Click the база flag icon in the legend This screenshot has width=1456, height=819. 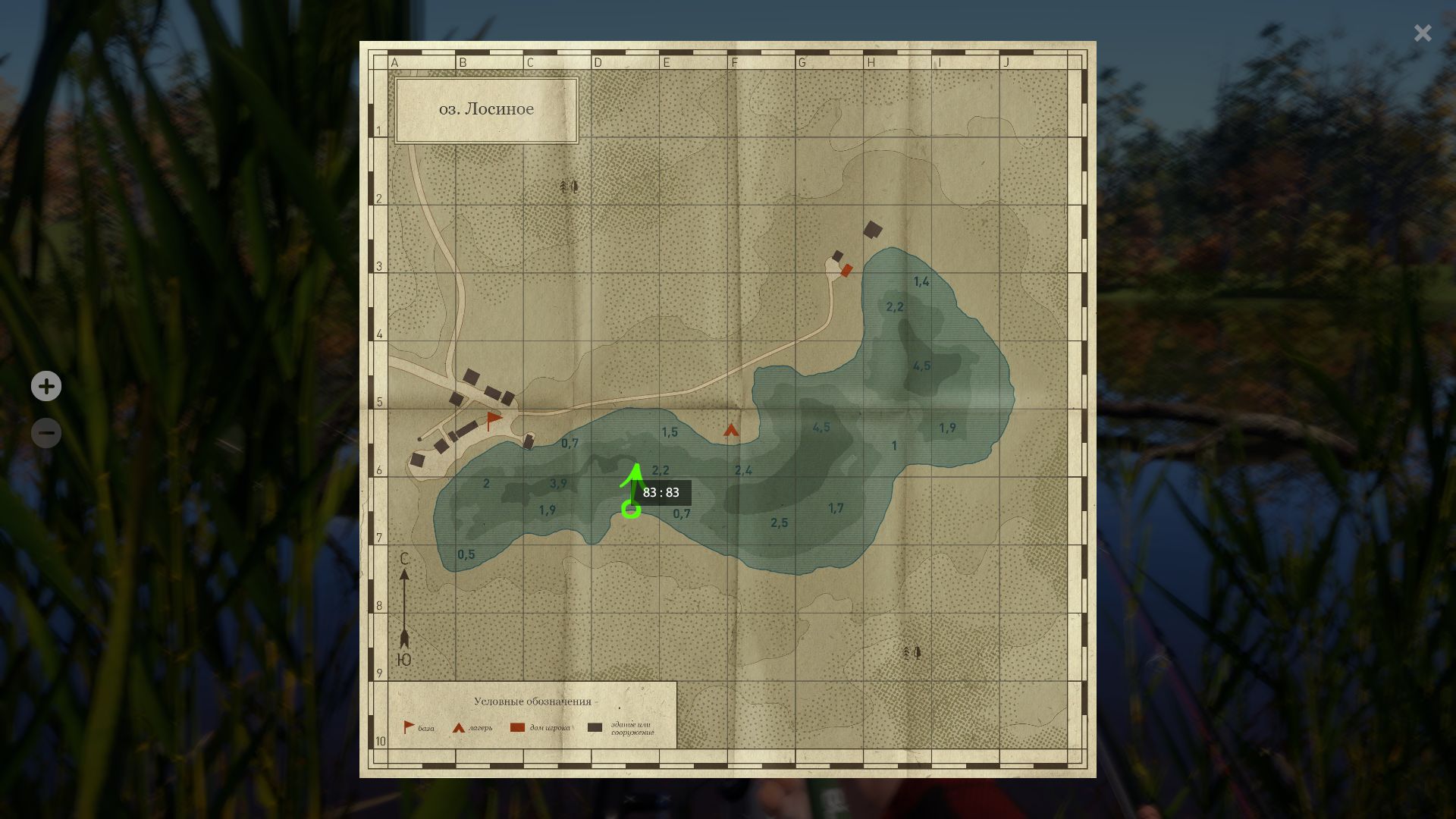409,726
